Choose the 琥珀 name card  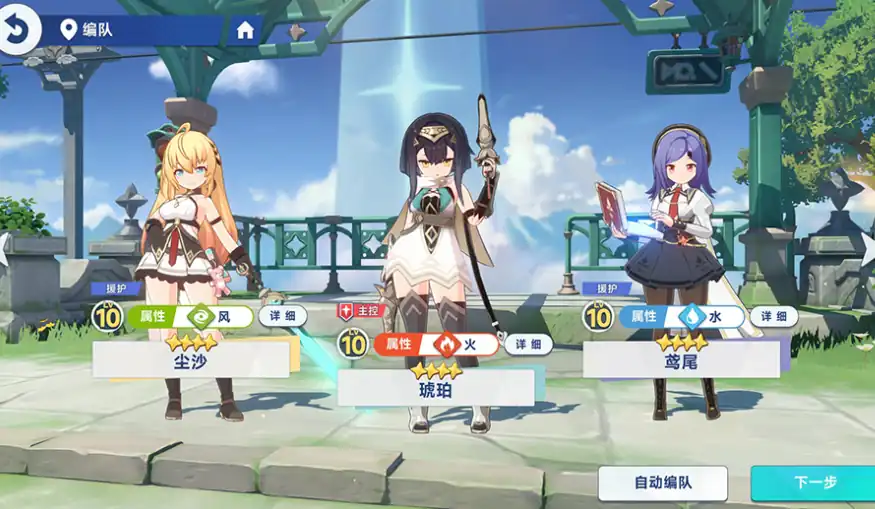[x=436, y=388]
